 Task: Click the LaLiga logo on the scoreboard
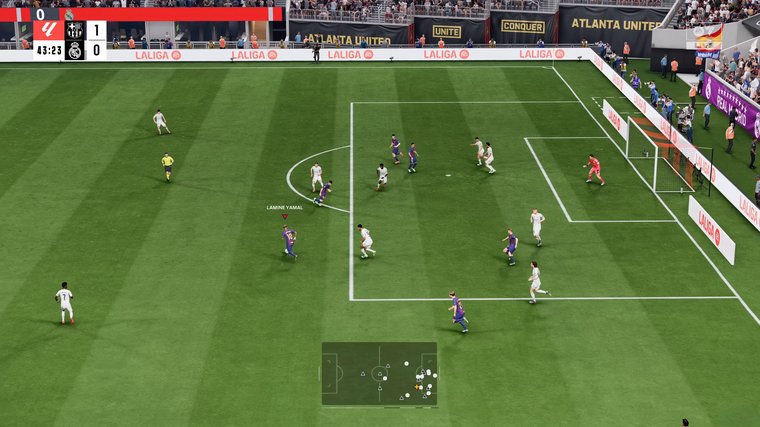point(48,29)
